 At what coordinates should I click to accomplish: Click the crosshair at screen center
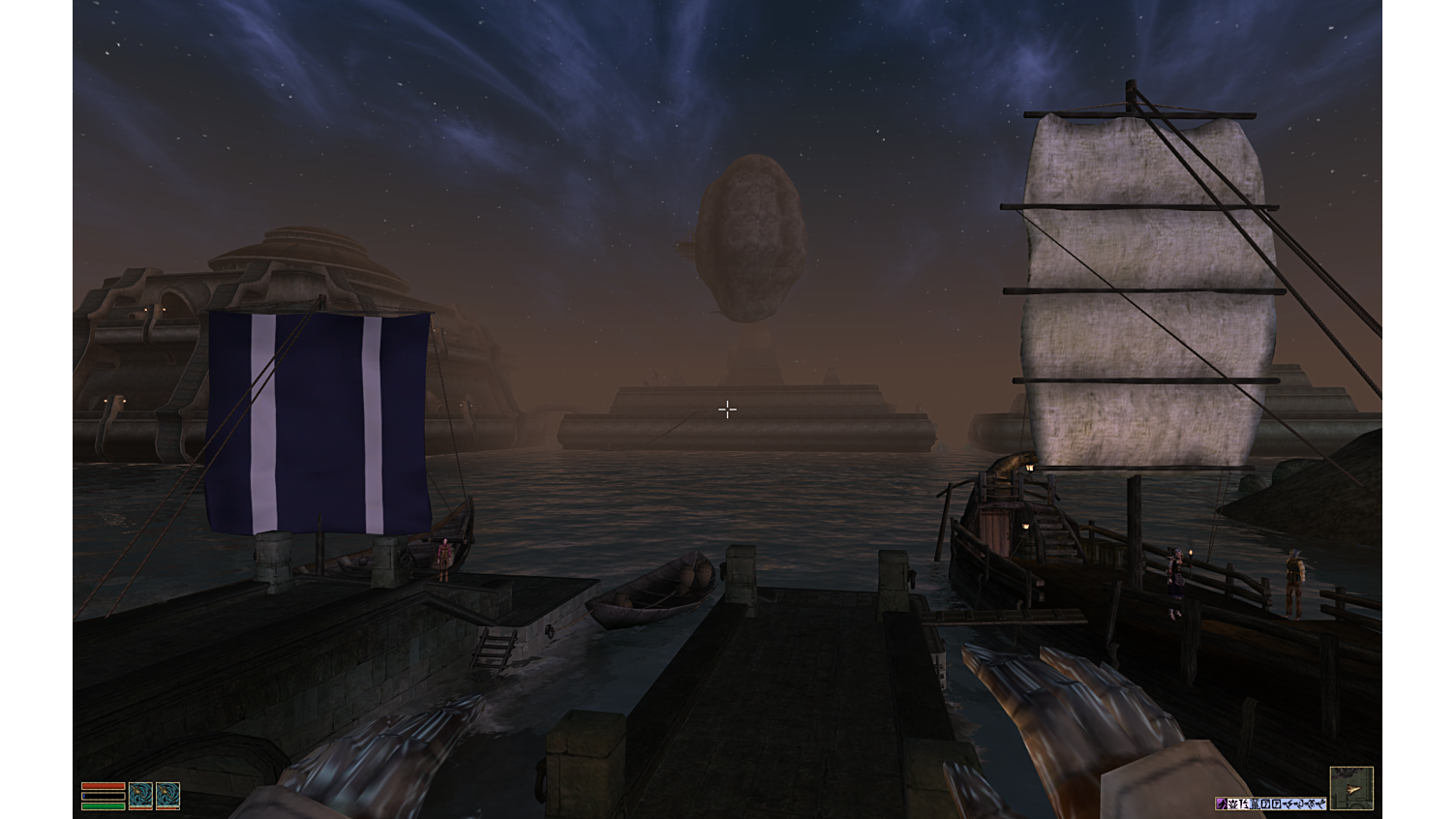pos(727,409)
